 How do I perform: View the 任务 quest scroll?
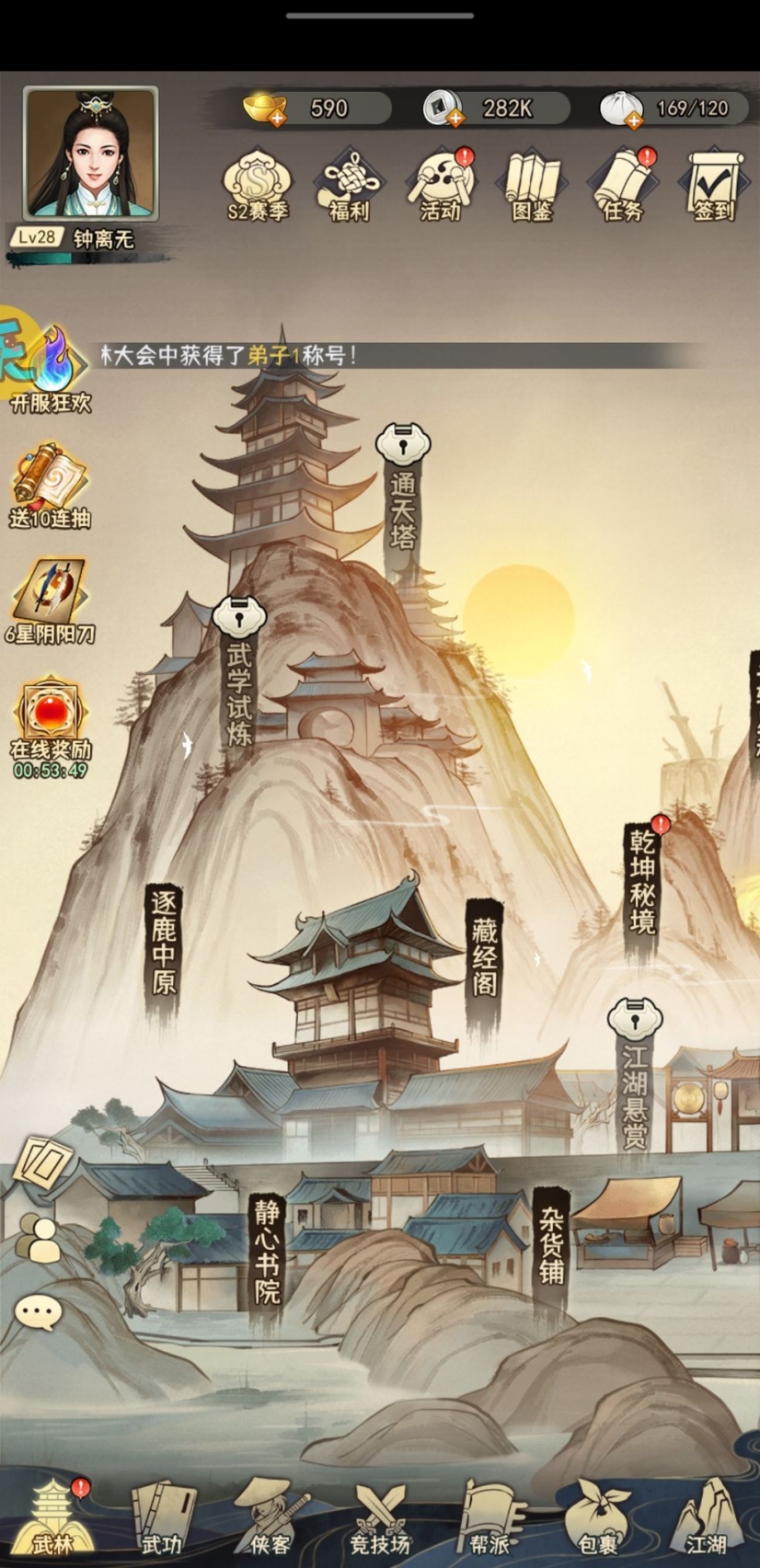623,185
